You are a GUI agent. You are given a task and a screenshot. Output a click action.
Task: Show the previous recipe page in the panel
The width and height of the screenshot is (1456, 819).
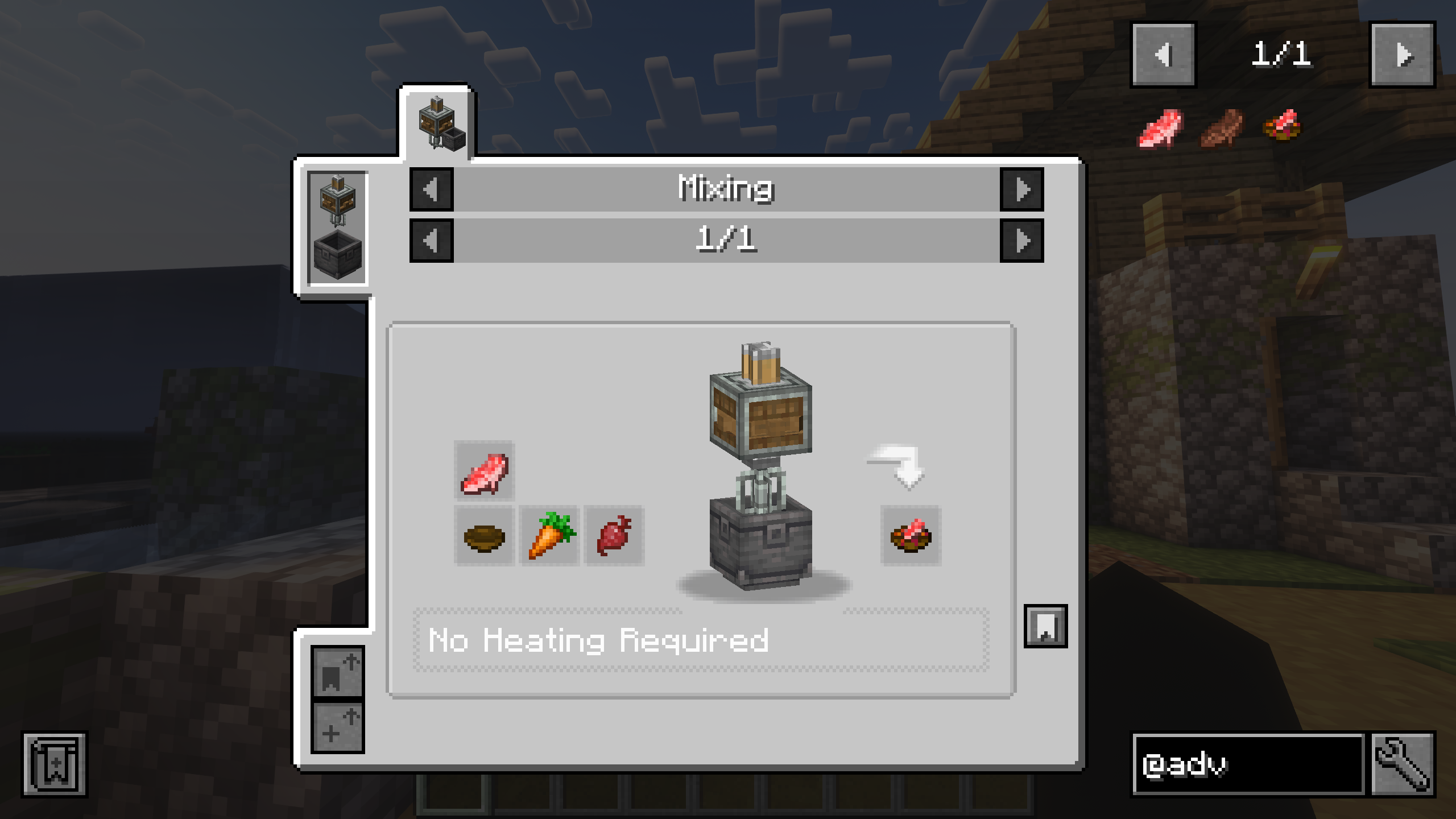click(431, 241)
